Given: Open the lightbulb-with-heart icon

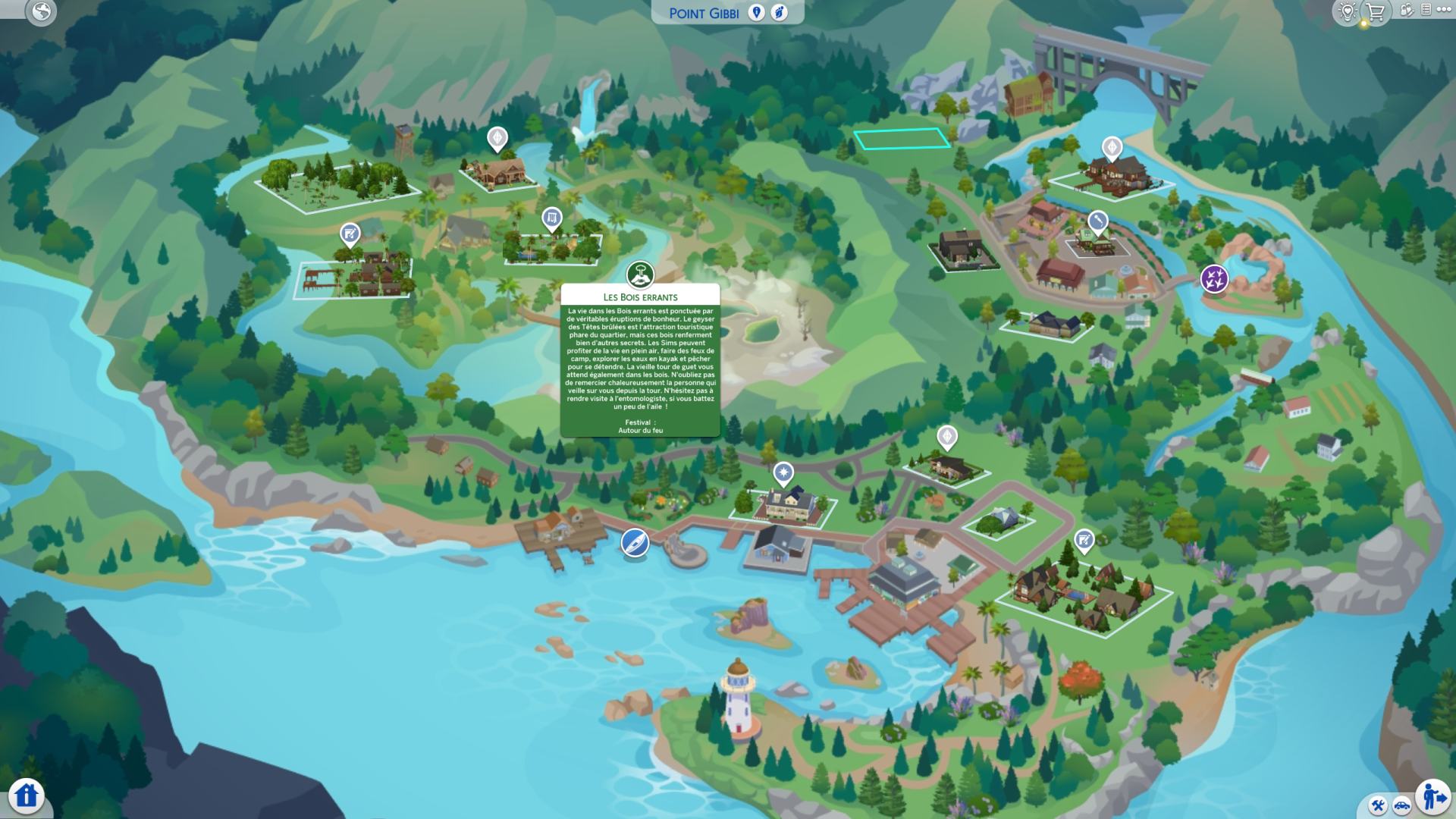Looking at the screenshot, I should click(1348, 11).
